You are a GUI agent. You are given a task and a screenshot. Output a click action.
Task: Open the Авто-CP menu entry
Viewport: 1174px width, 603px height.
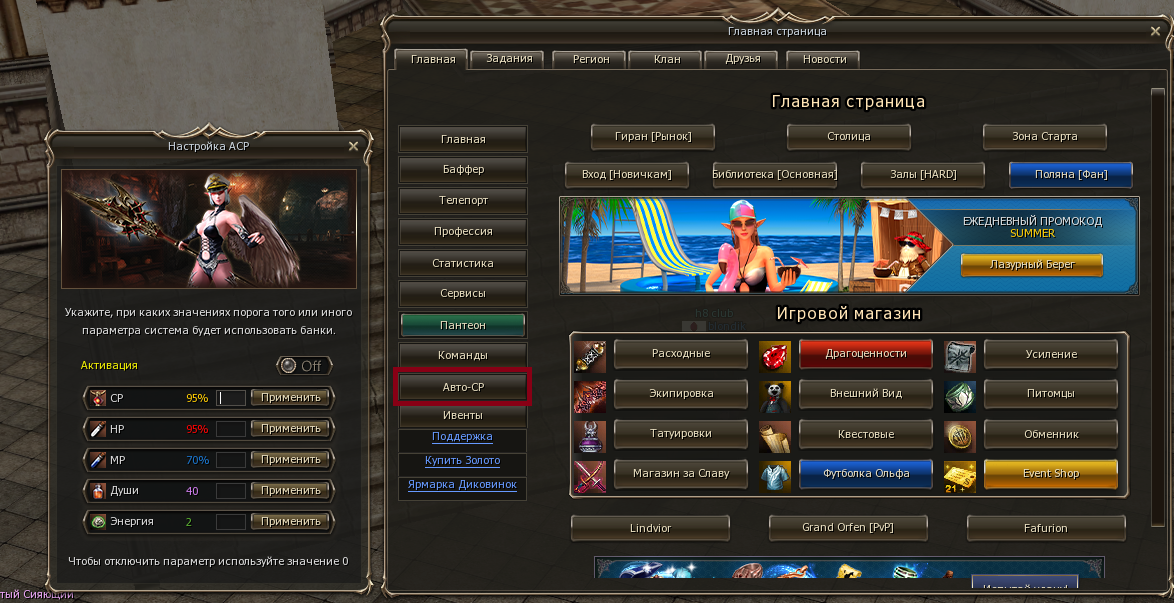[463, 387]
